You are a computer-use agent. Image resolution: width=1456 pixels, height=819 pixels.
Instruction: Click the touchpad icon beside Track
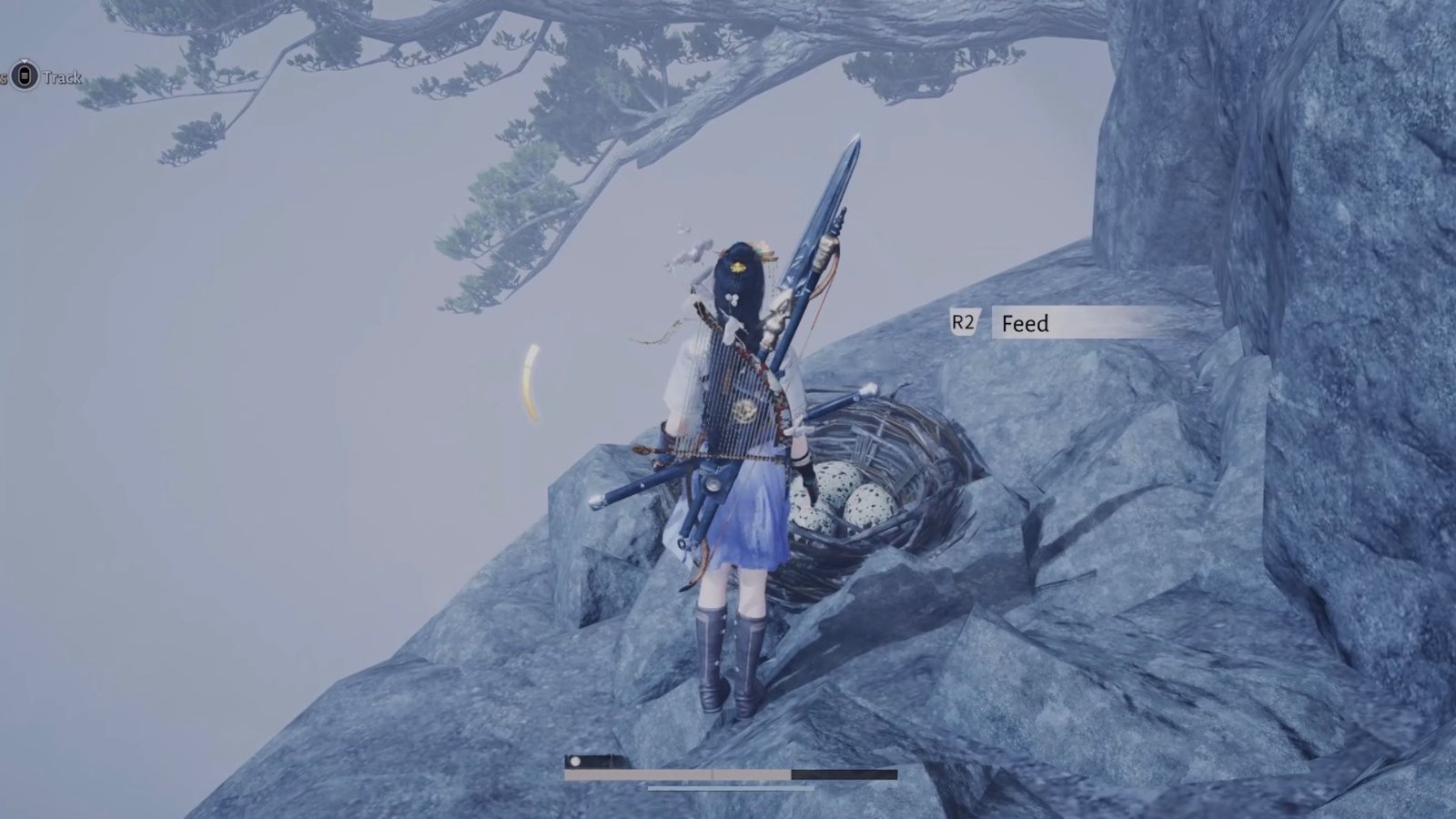click(x=25, y=76)
